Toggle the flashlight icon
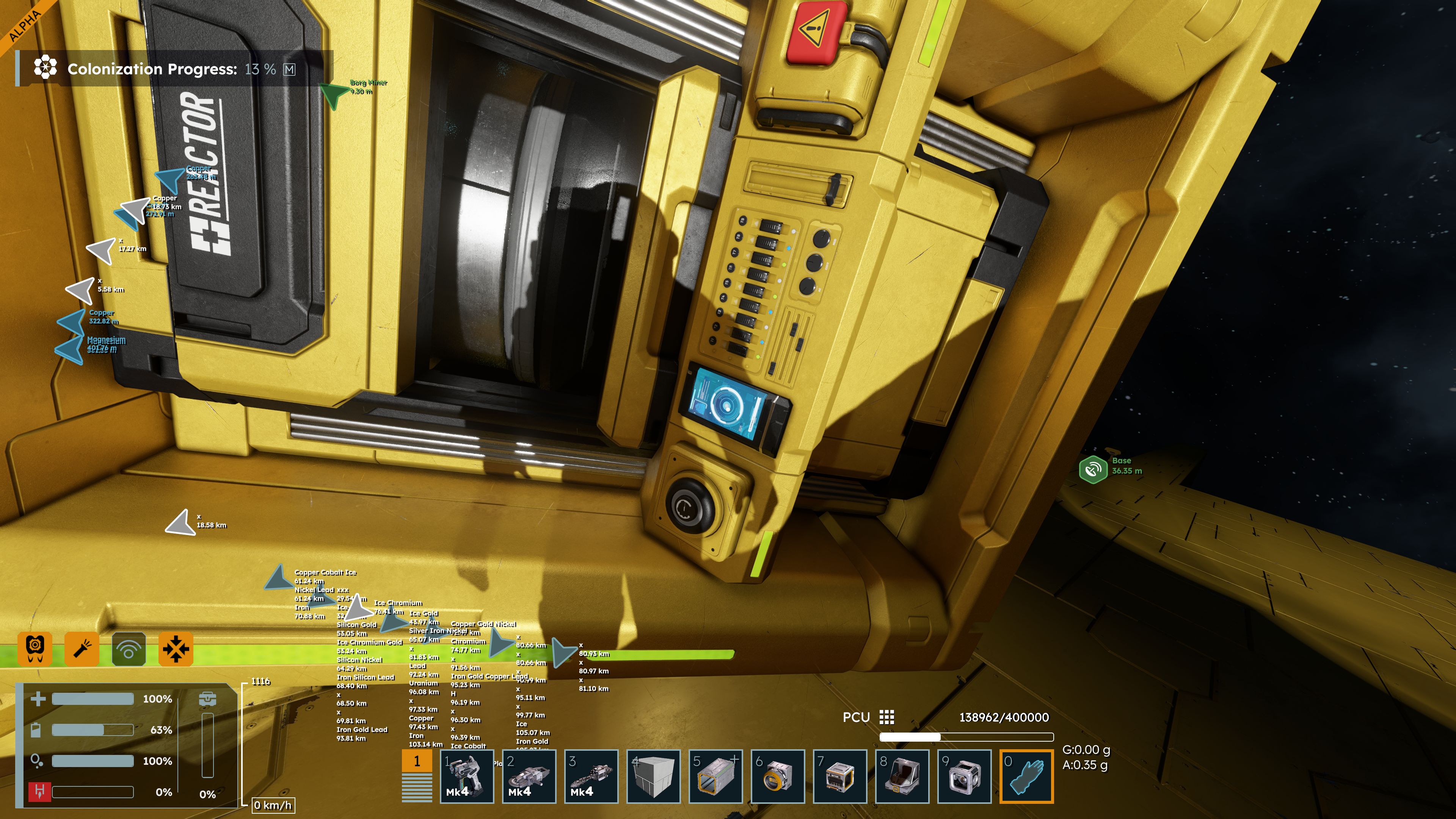 [82, 649]
